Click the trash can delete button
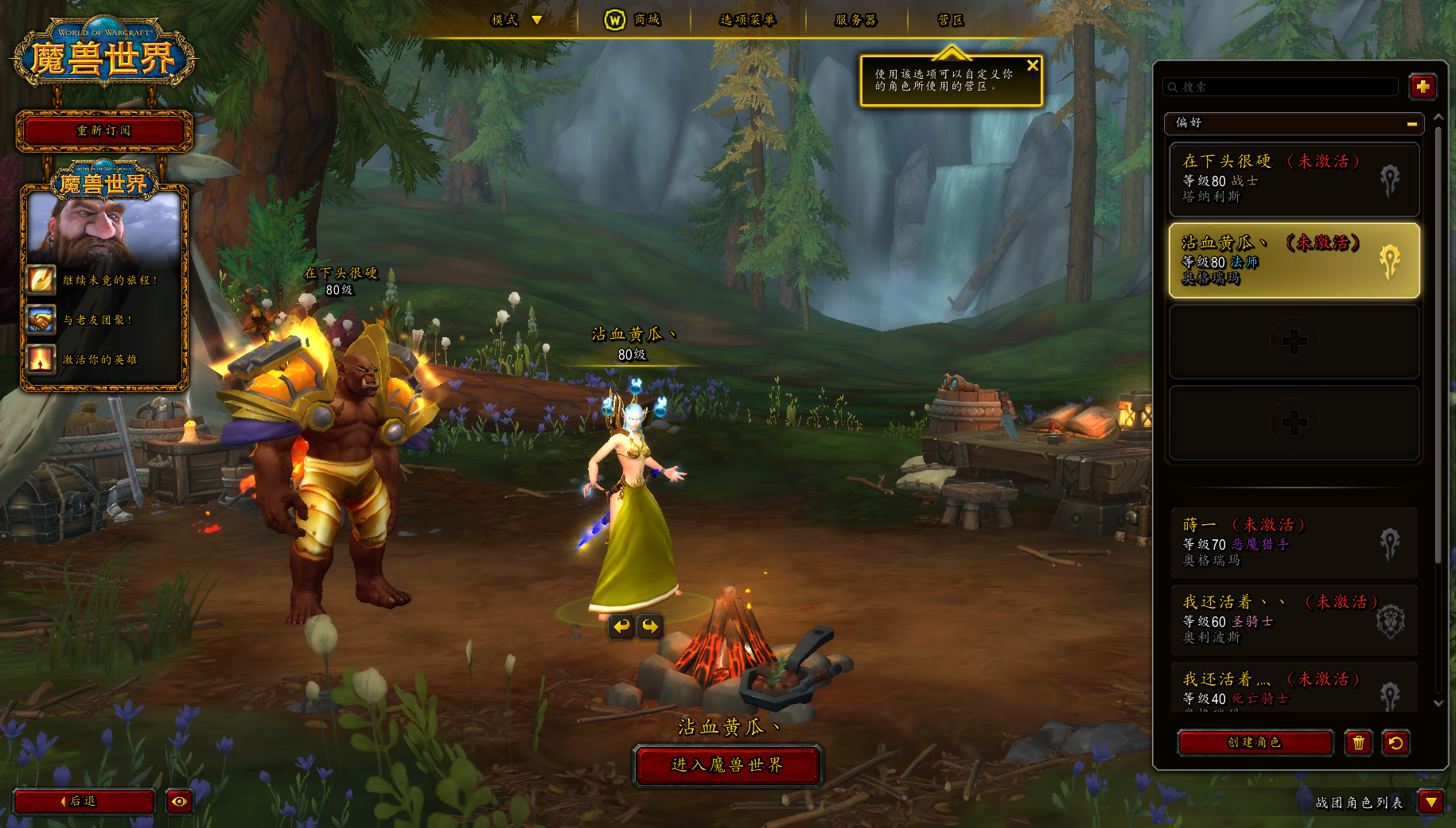Image resolution: width=1456 pixels, height=828 pixels. click(1358, 742)
